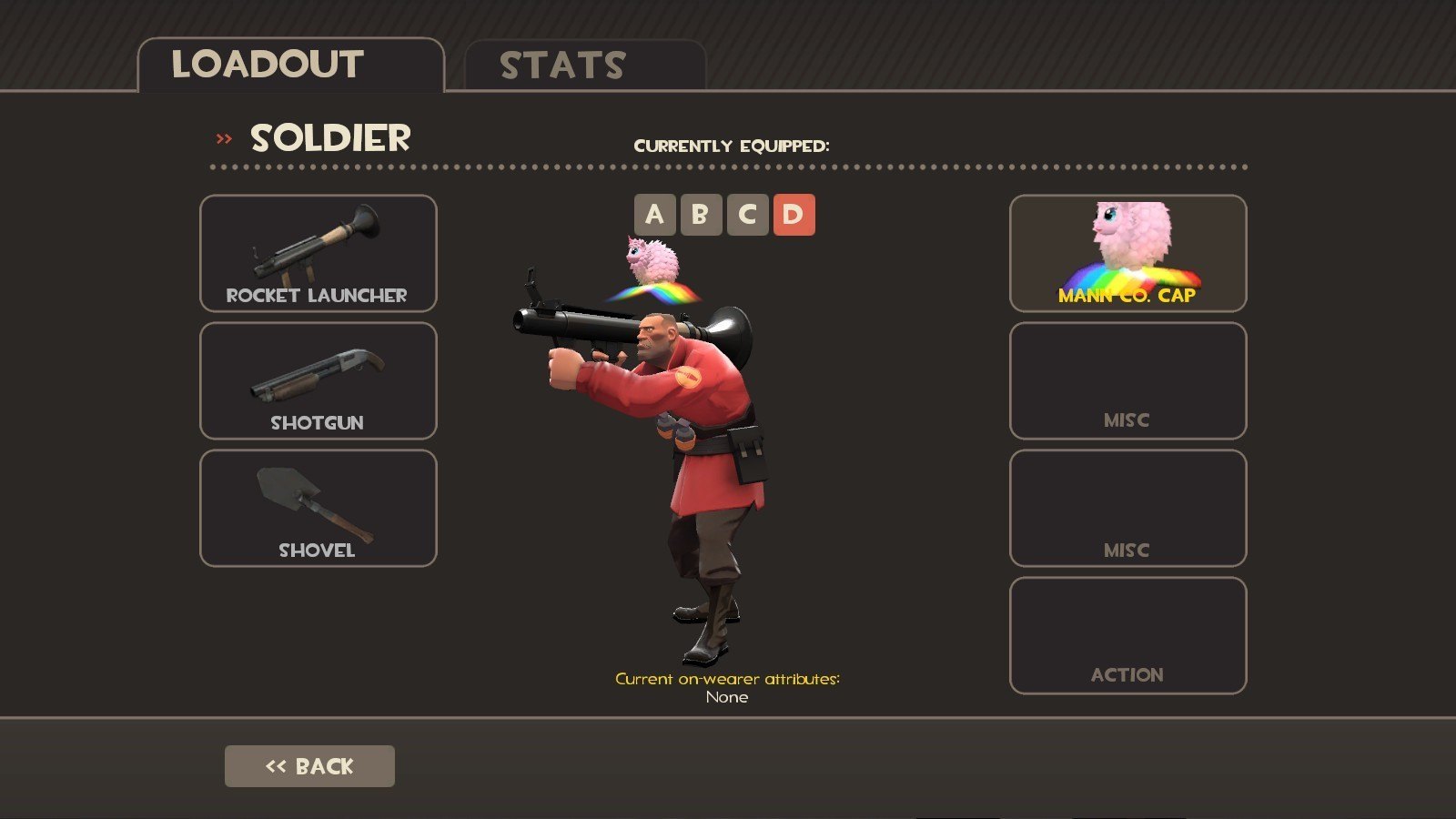Select loadout preset D
The image size is (1456, 819).
(794, 215)
